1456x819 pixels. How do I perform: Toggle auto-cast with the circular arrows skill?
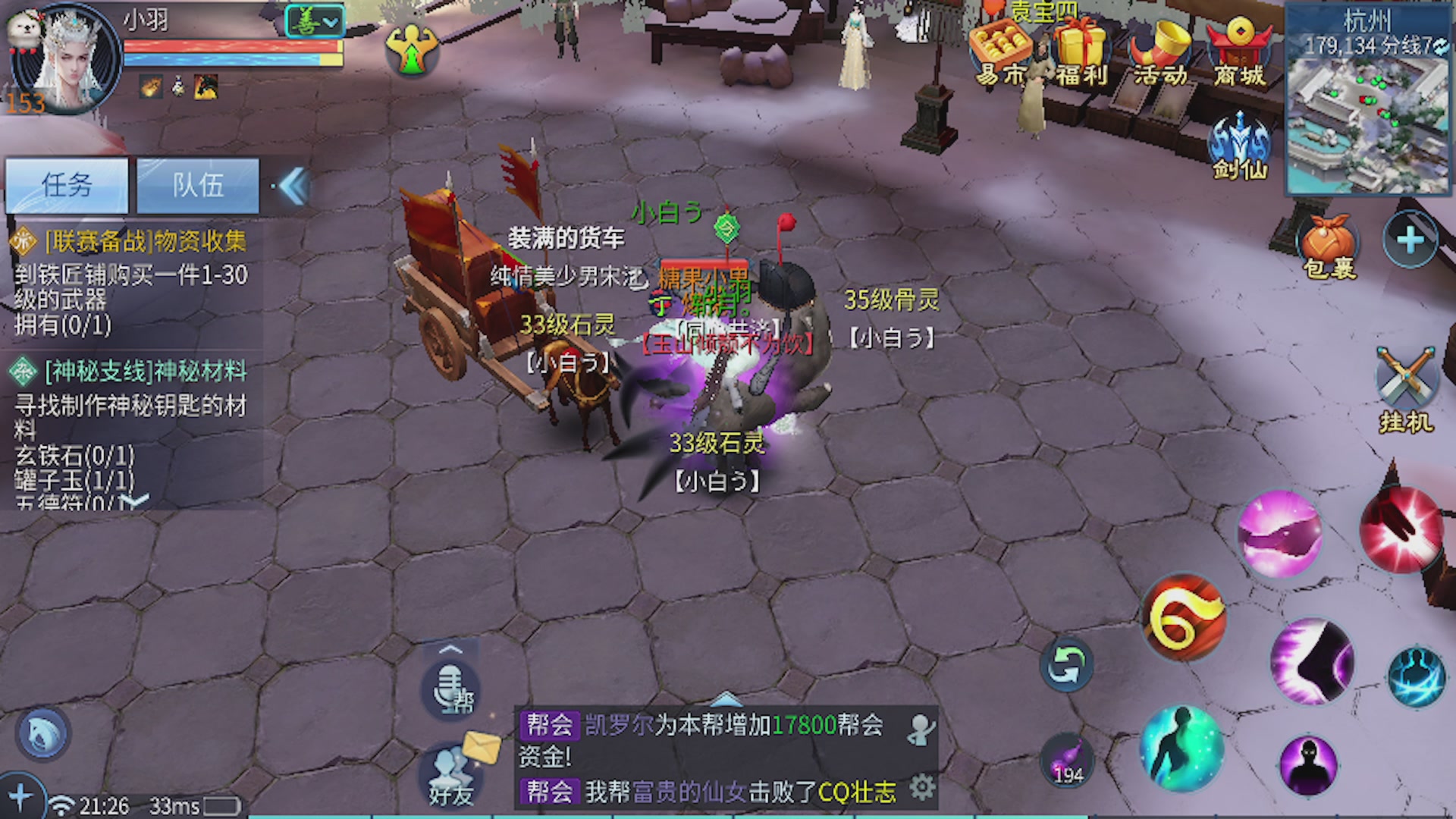(x=1067, y=666)
